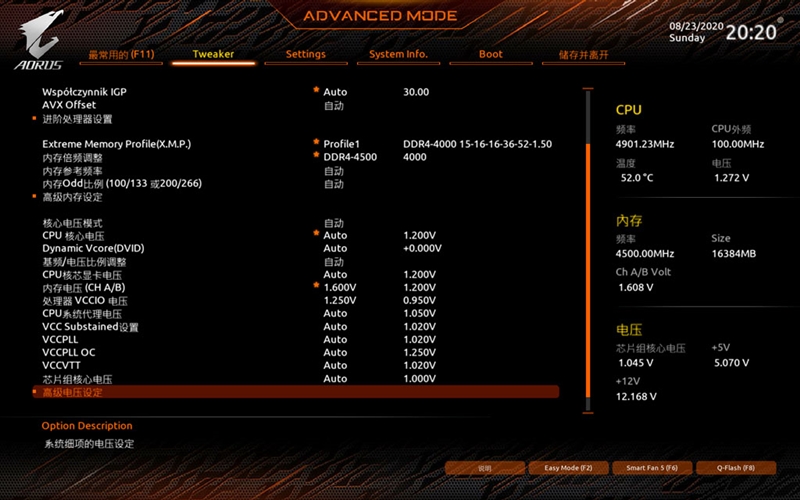800x500 pixels.
Task: Choose the 内存电压 (CH A/B) row
Action: 83,287
